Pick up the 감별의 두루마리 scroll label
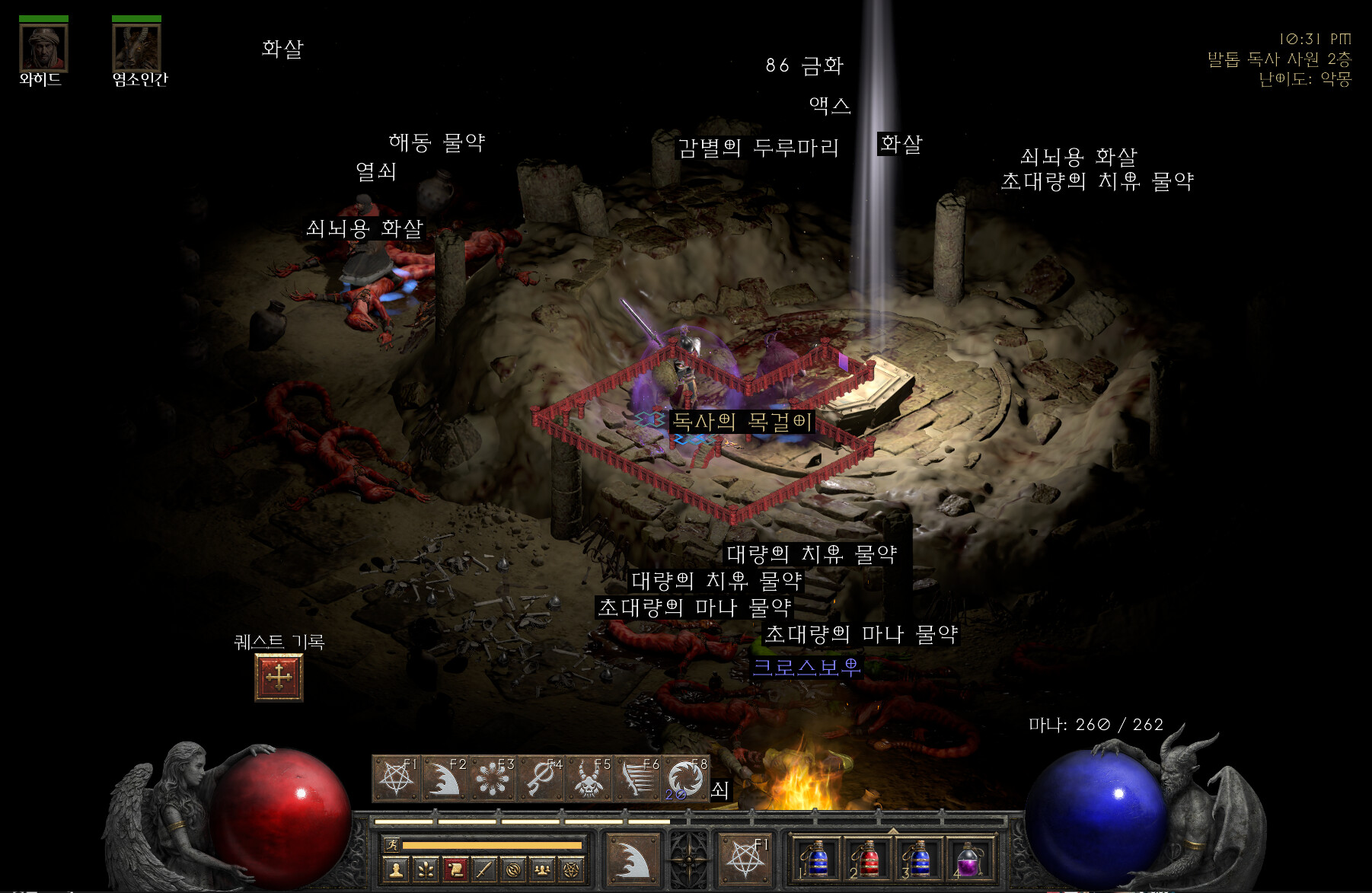Screen dimensions: 1372x893 coord(758,147)
